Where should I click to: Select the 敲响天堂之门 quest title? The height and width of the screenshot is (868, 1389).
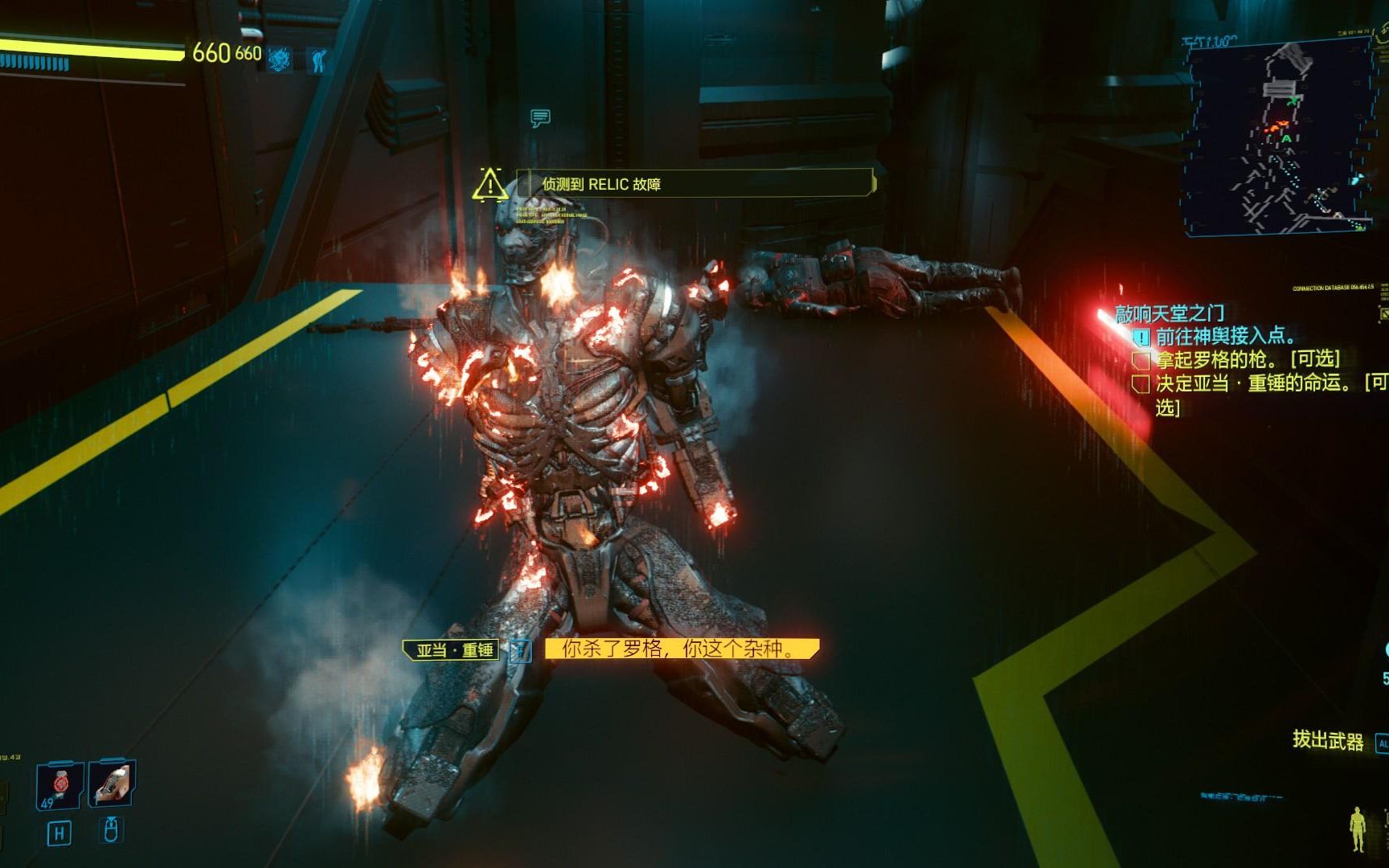[1170, 313]
